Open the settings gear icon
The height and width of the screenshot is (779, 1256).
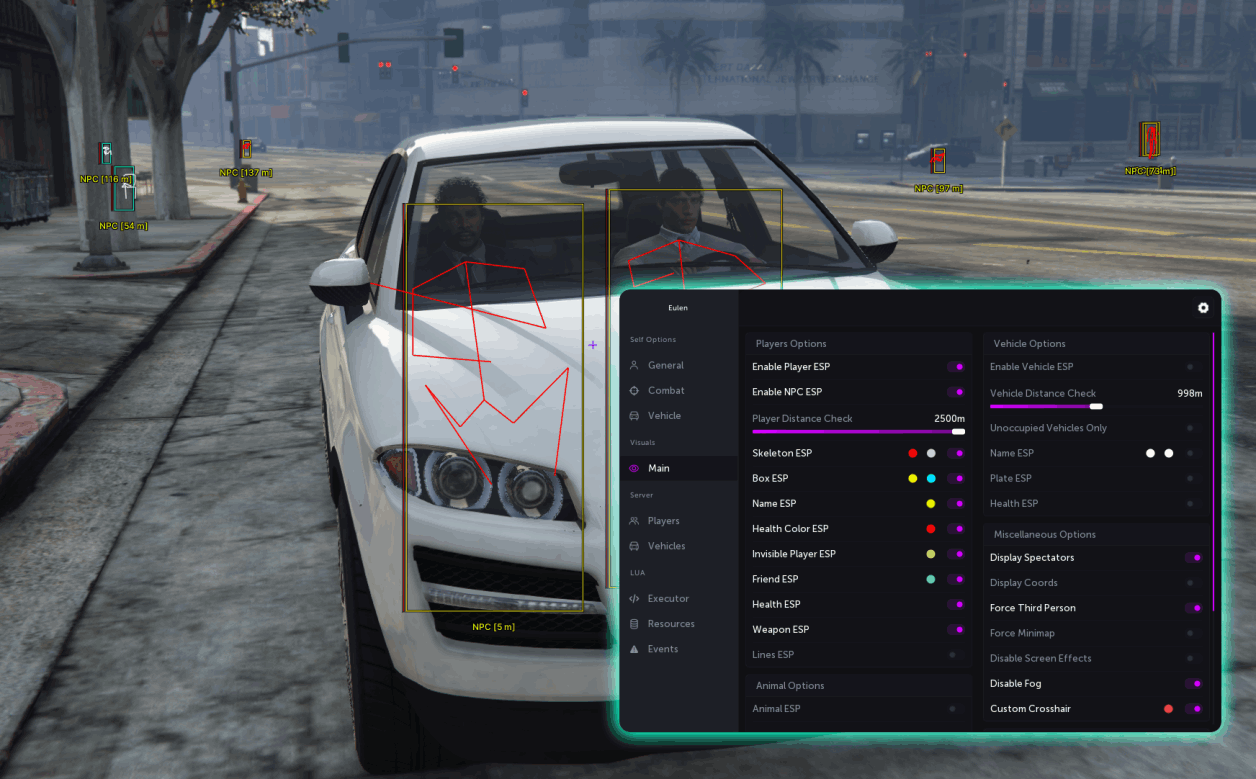1203,308
